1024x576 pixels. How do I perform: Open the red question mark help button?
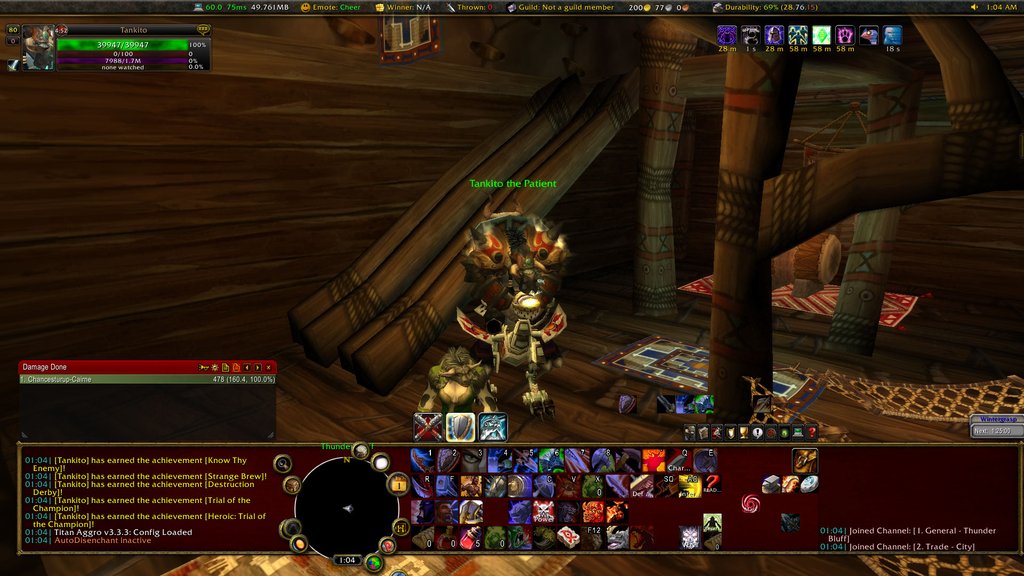point(812,433)
